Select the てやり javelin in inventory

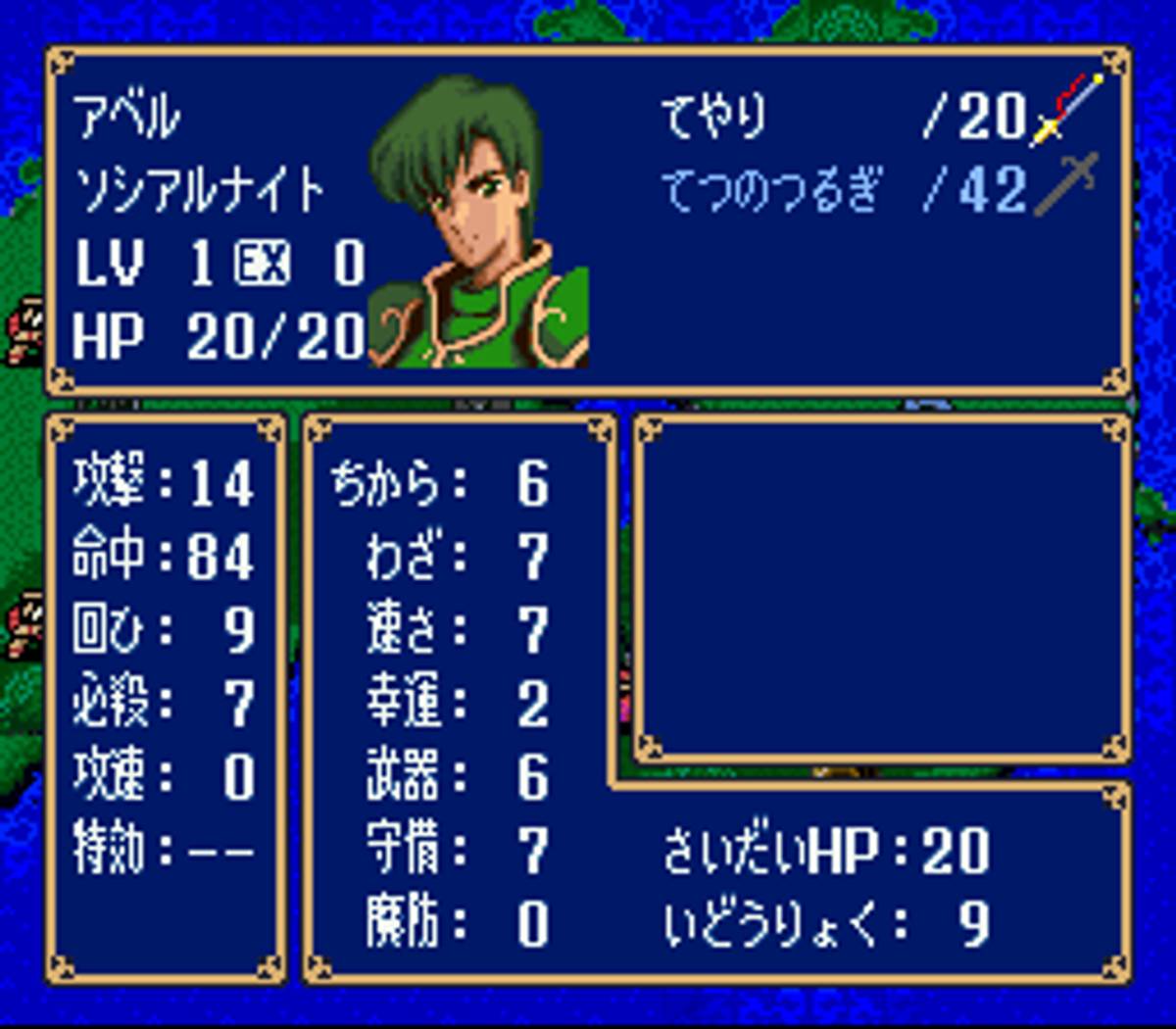(714, 117)
